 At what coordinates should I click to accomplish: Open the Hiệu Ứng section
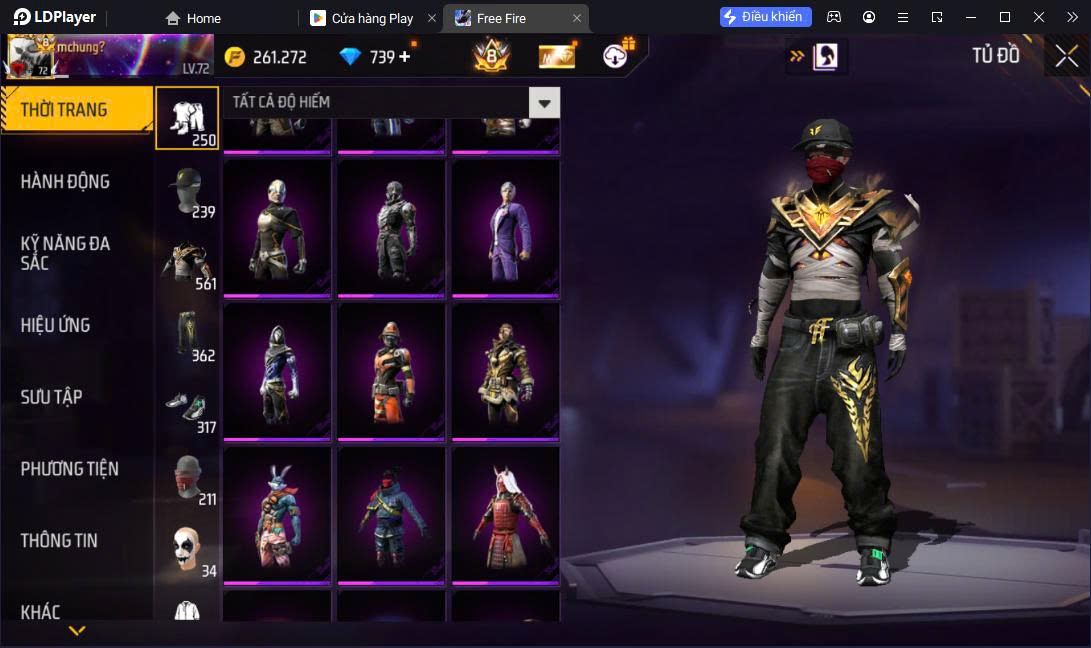(56, 325)
